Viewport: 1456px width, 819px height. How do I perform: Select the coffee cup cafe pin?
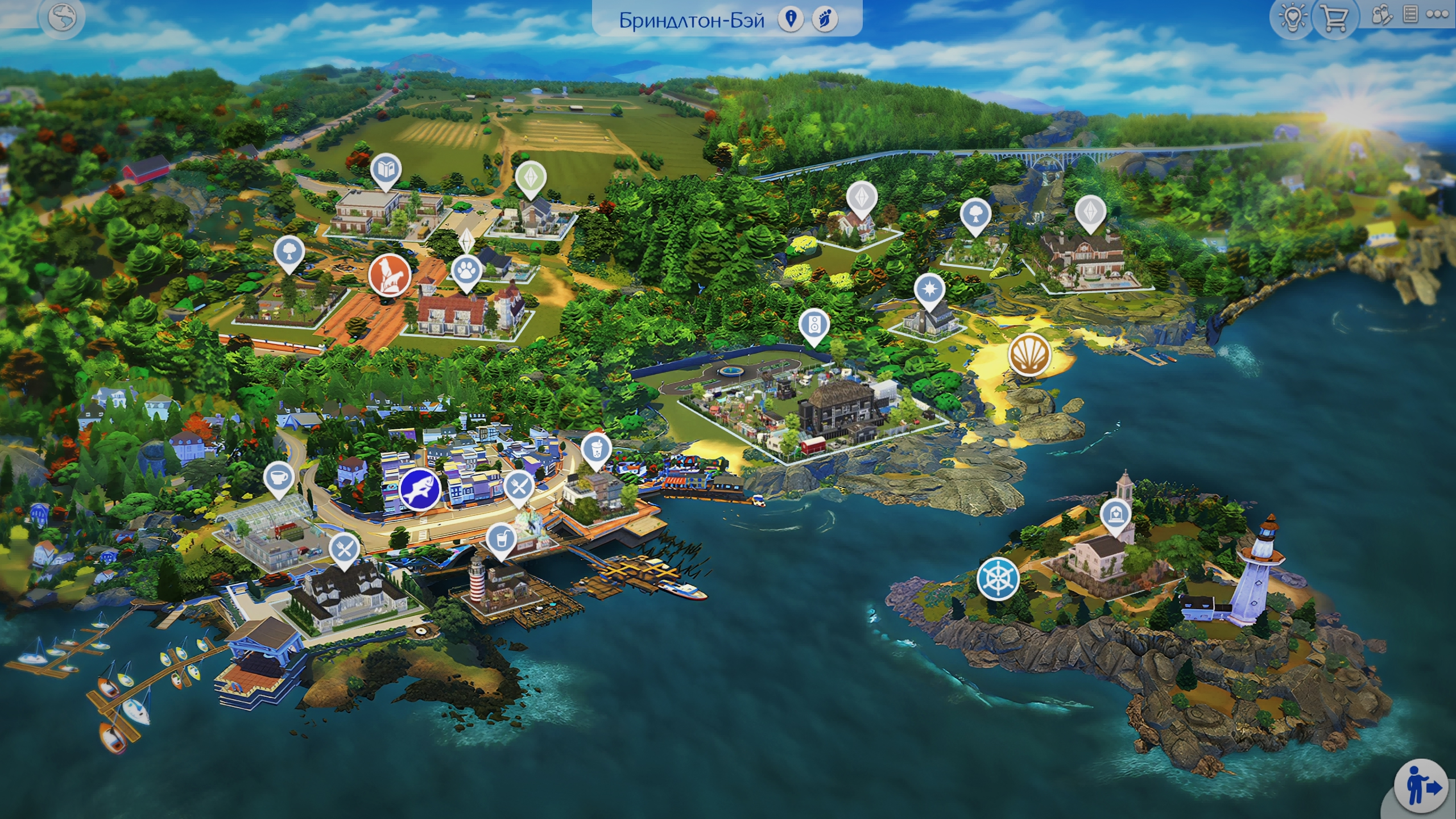click(x=279, y=478)
